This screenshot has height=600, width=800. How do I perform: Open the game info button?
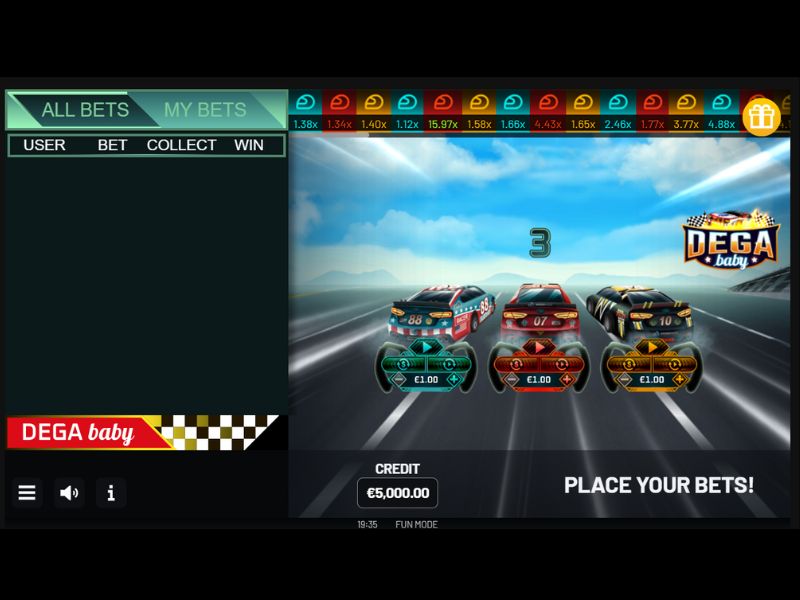pos(111,492)
